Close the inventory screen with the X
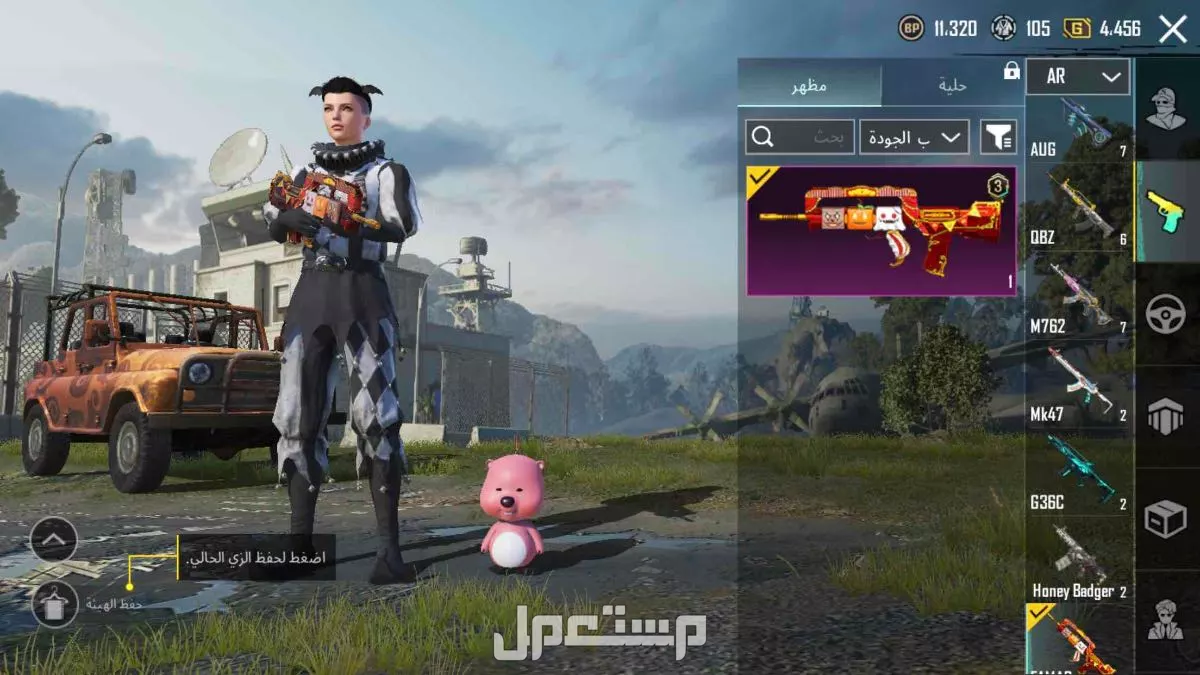Viewport: 1200px width, 675px height. (x=1172, y=29)
